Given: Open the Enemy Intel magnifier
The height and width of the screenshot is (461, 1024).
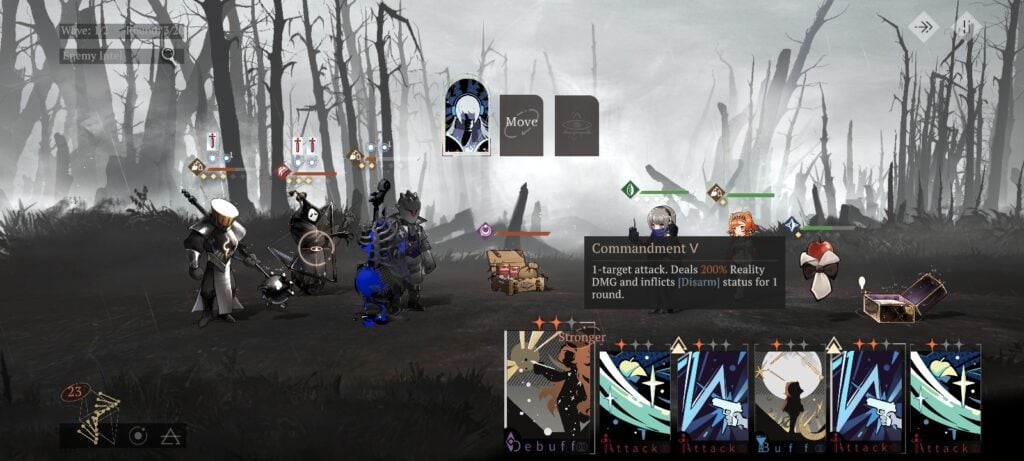Looking at the screenshot, I should pos(168,54).
